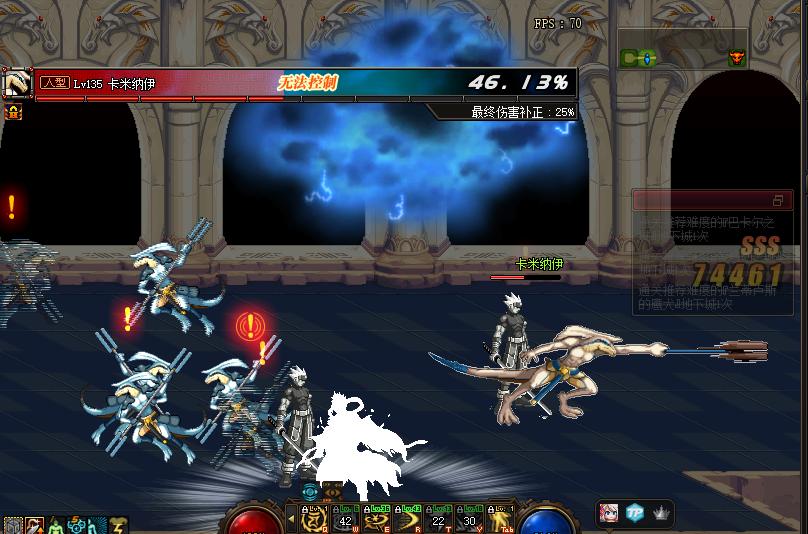Open the blue TP icon
Screen dimensions: 808x534
point(634,513)
